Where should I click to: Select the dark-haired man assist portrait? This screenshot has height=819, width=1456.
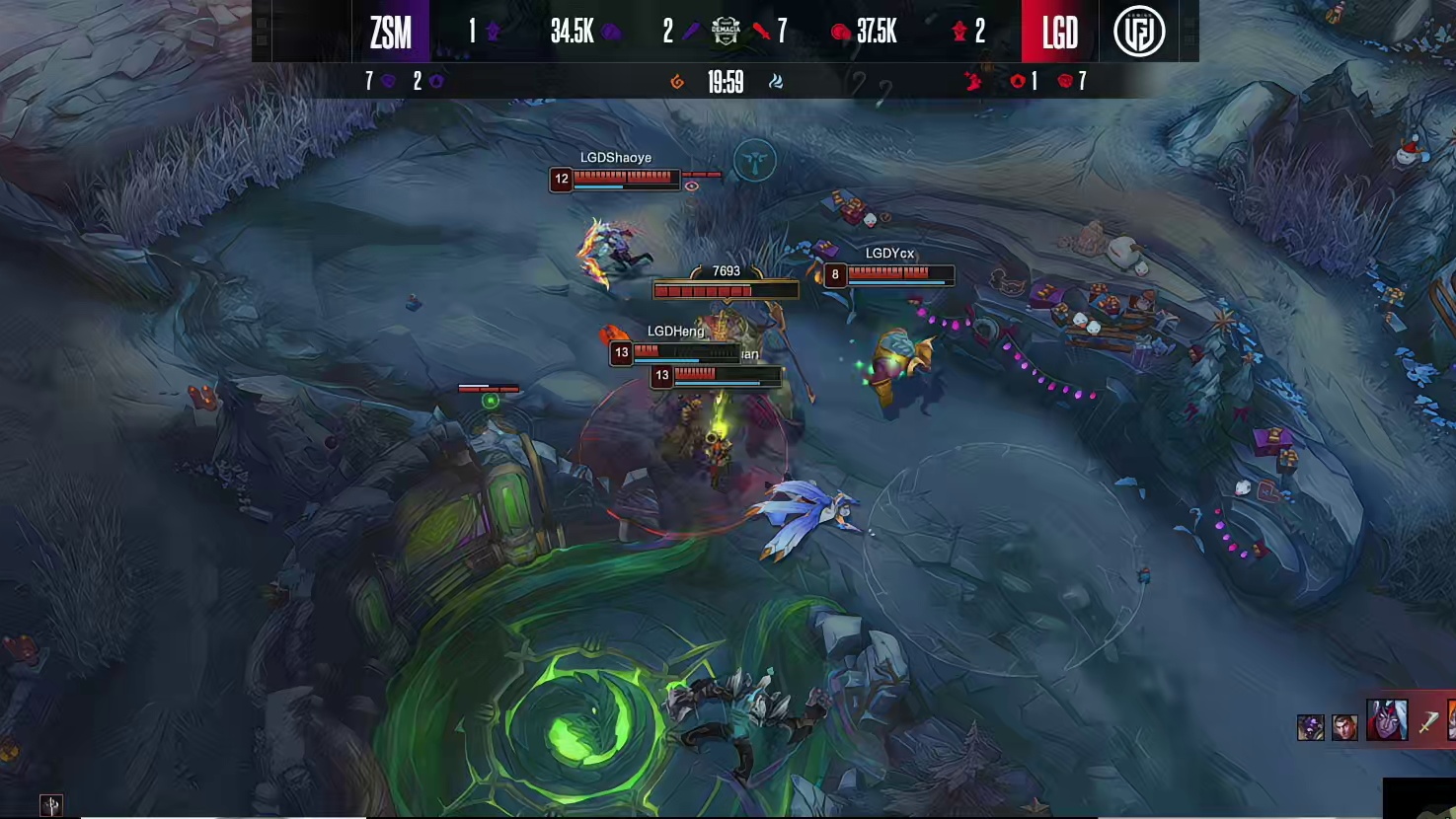tap(1344, 727)
